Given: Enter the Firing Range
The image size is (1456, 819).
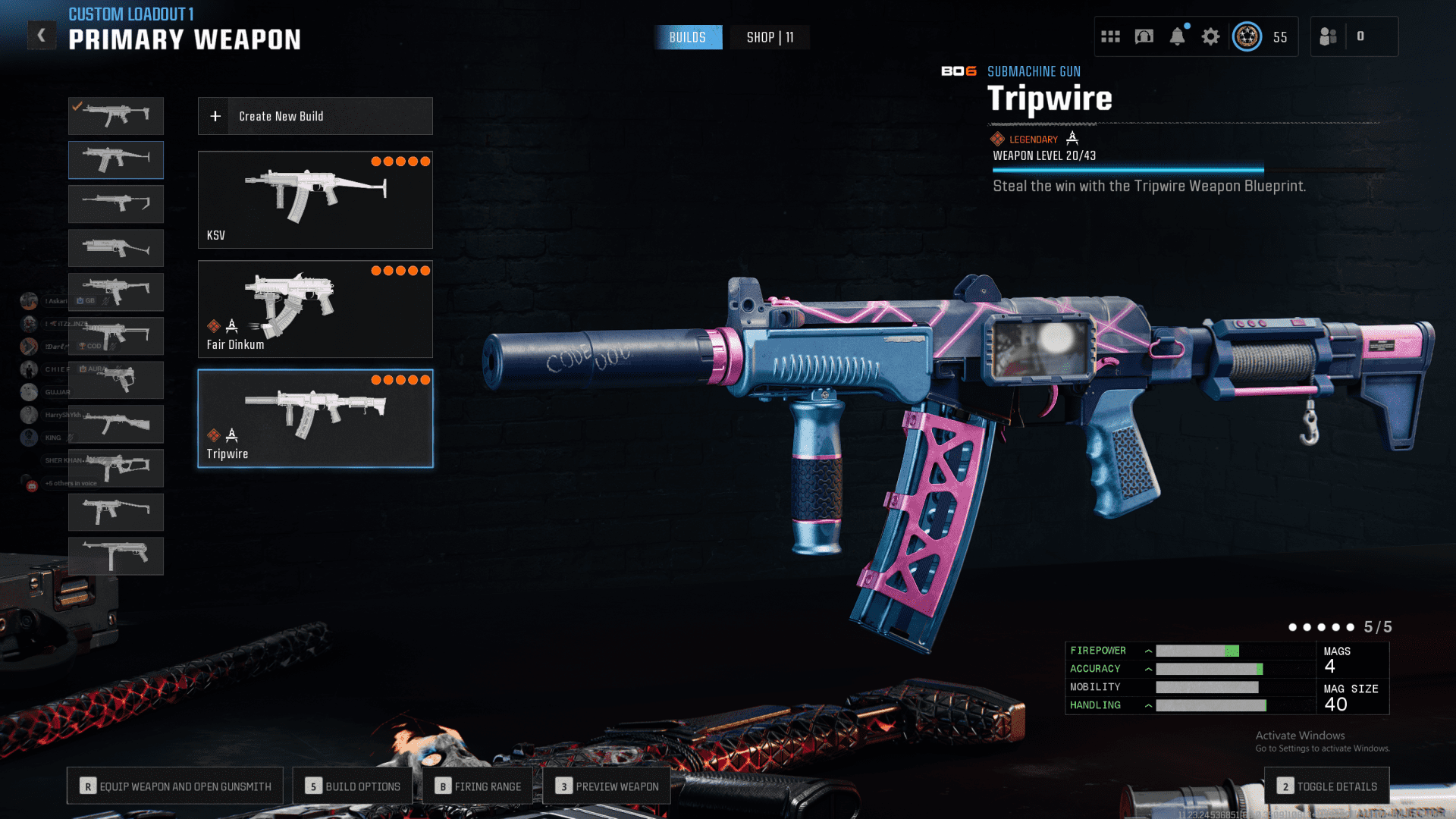Looking at the screenshot, I should 479,786.
